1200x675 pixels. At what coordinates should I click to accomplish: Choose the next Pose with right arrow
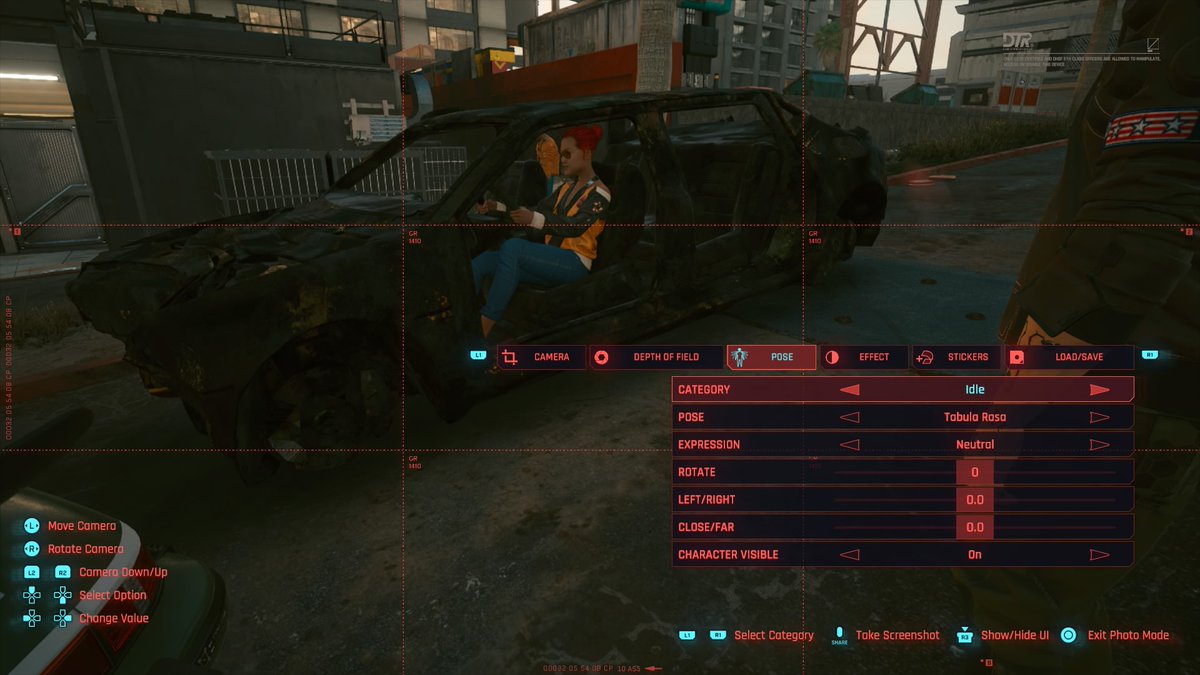tap(1100, 417)
